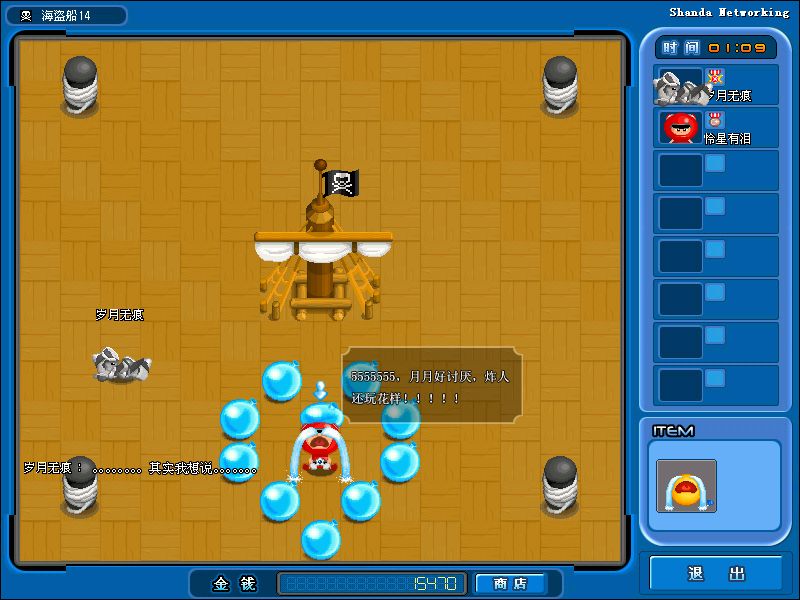Use the item in the ITEM slot
Screen dimensions: 800x600
(x=686, y=486)
